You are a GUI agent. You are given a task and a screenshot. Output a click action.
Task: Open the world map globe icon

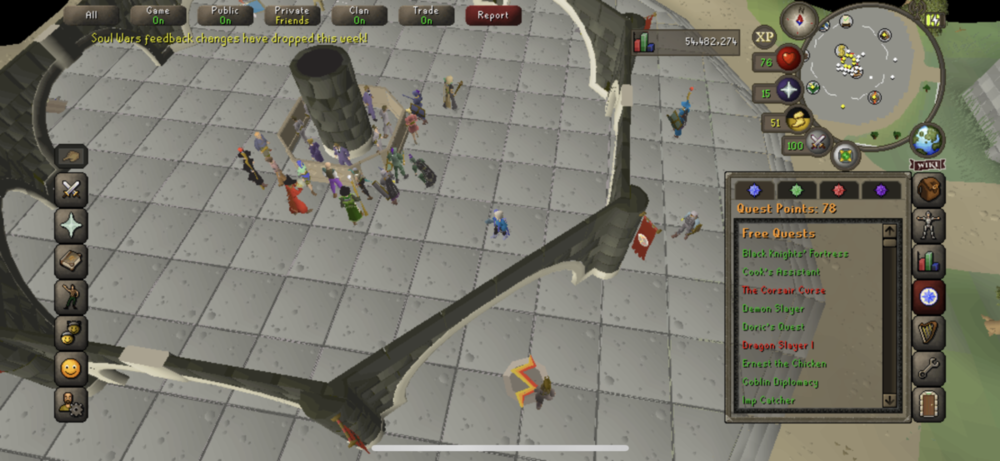pos(929,138)
